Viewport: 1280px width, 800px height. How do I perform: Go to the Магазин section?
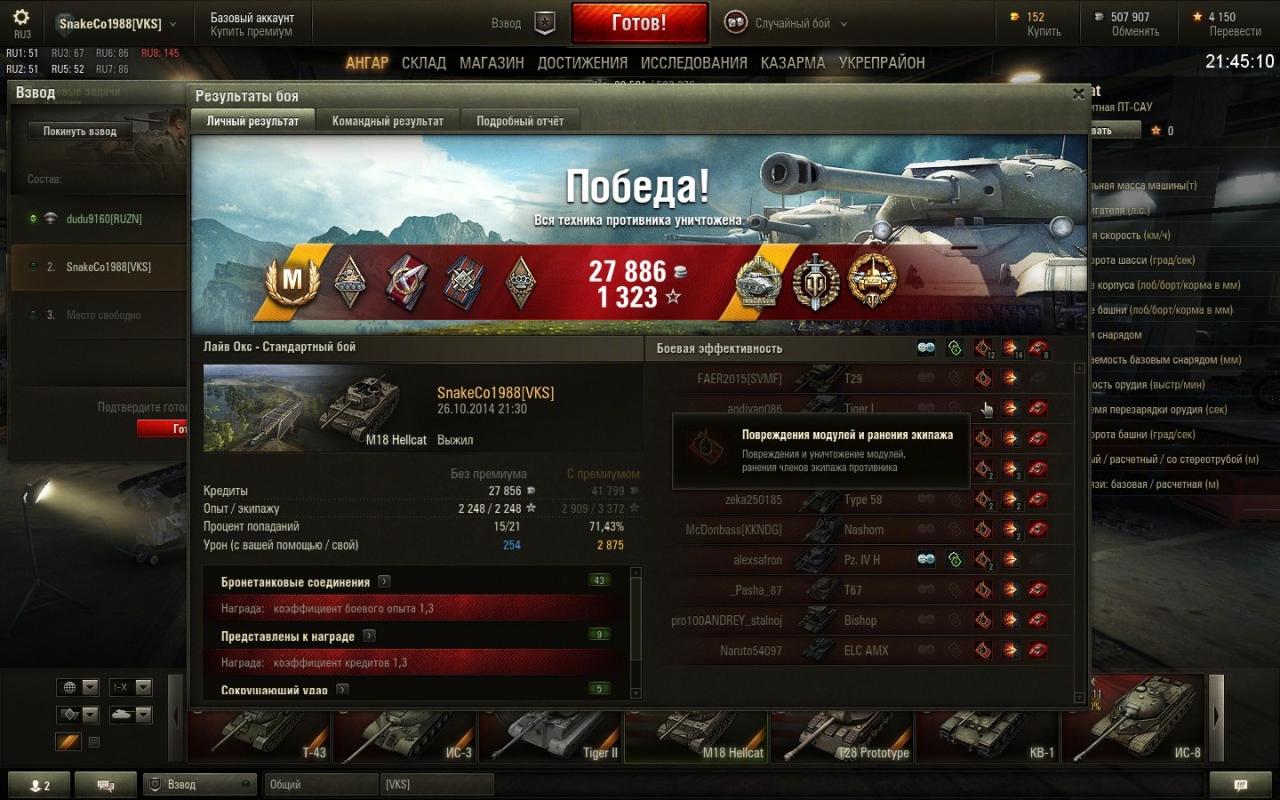click(491, 63)
